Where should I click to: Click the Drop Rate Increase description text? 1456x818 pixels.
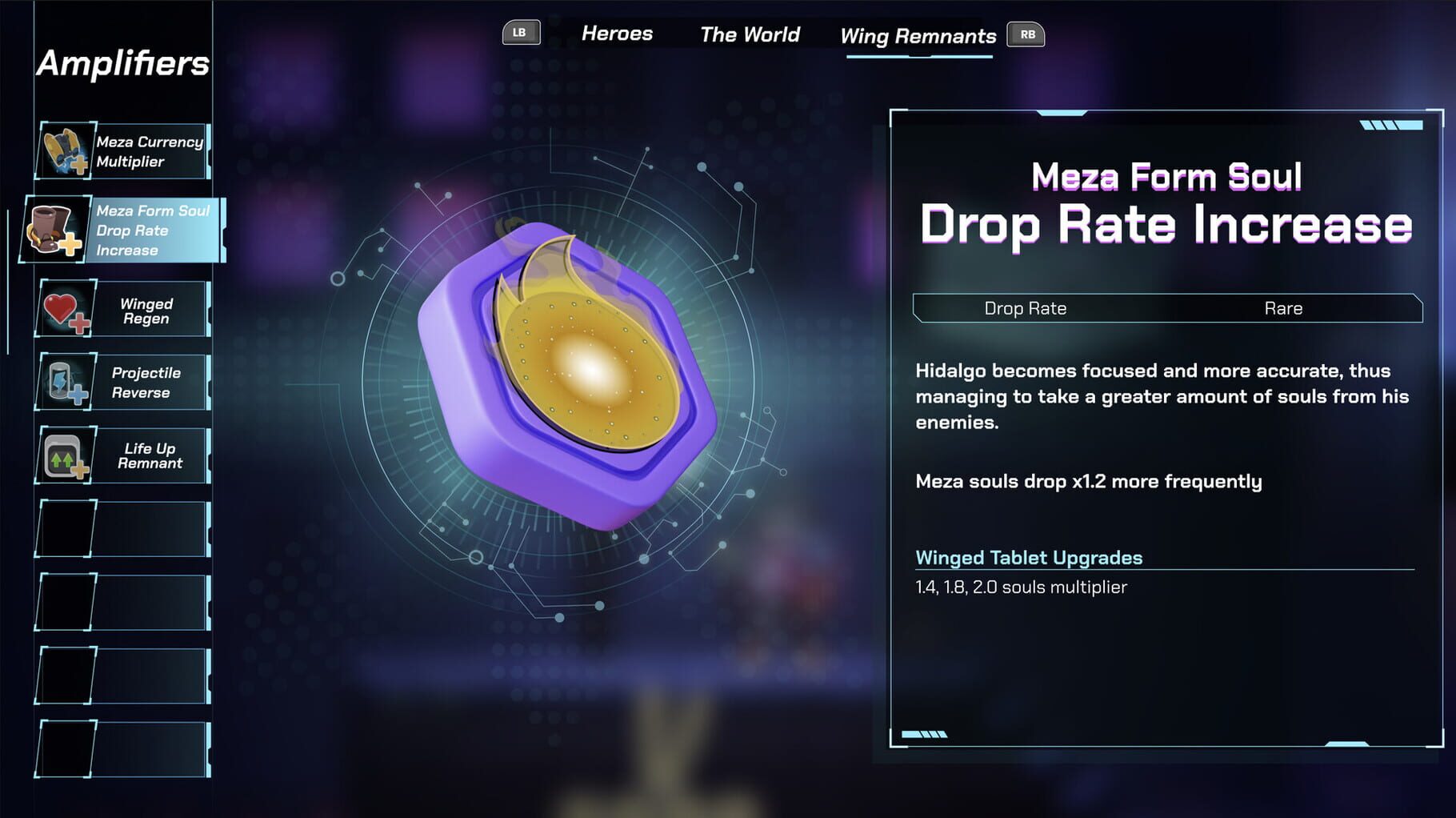point(1160,395)
